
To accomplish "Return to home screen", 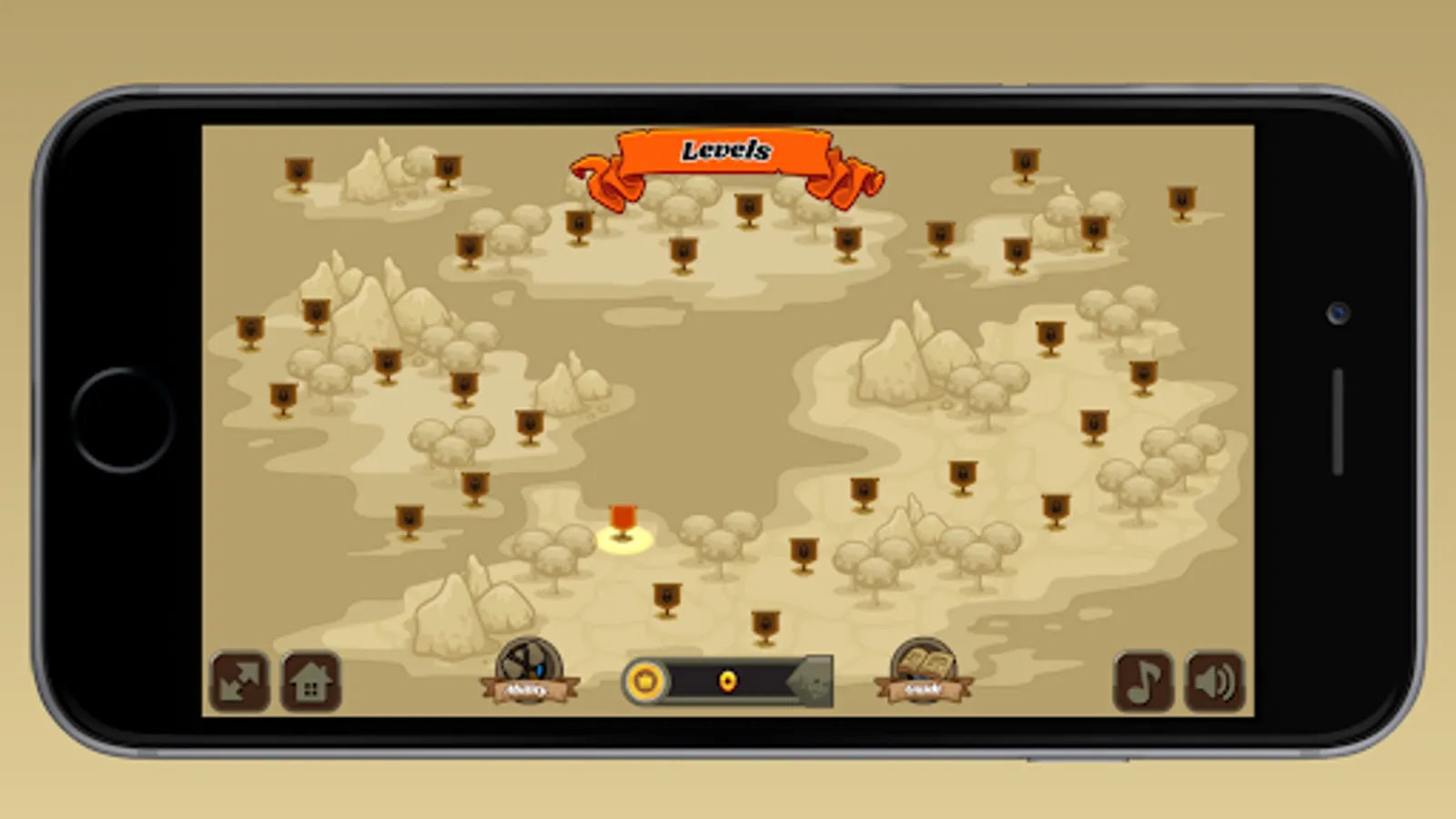I will click(309, 681).
